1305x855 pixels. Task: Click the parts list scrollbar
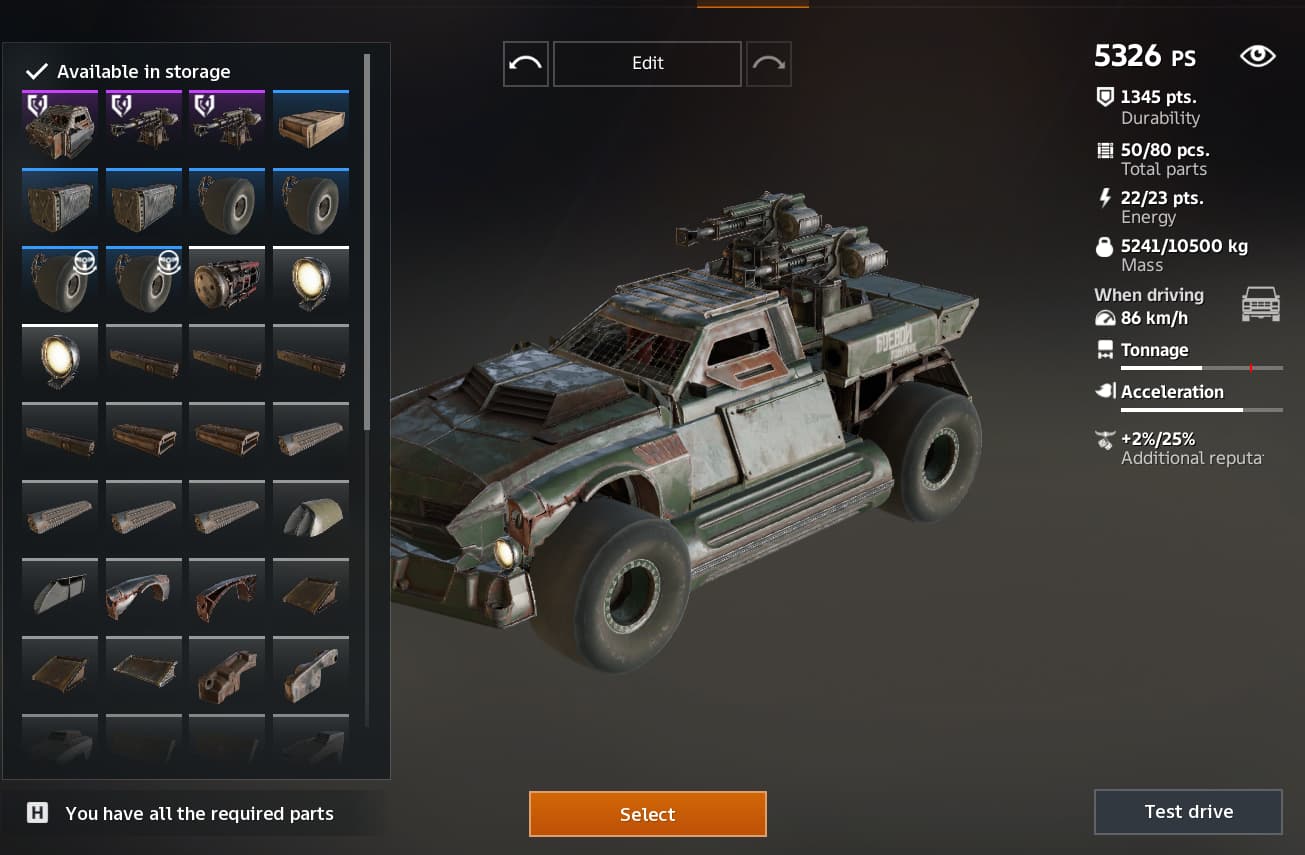367,240
